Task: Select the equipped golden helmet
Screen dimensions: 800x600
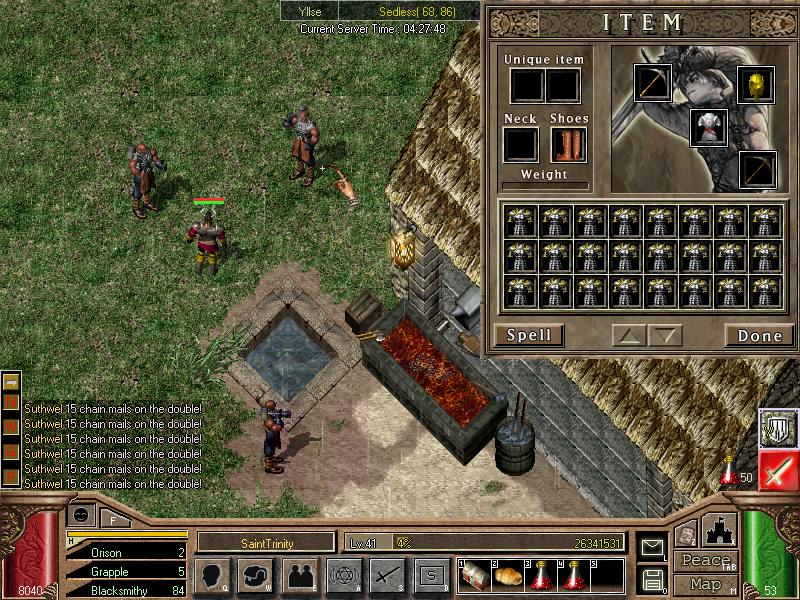Action: 754,84
